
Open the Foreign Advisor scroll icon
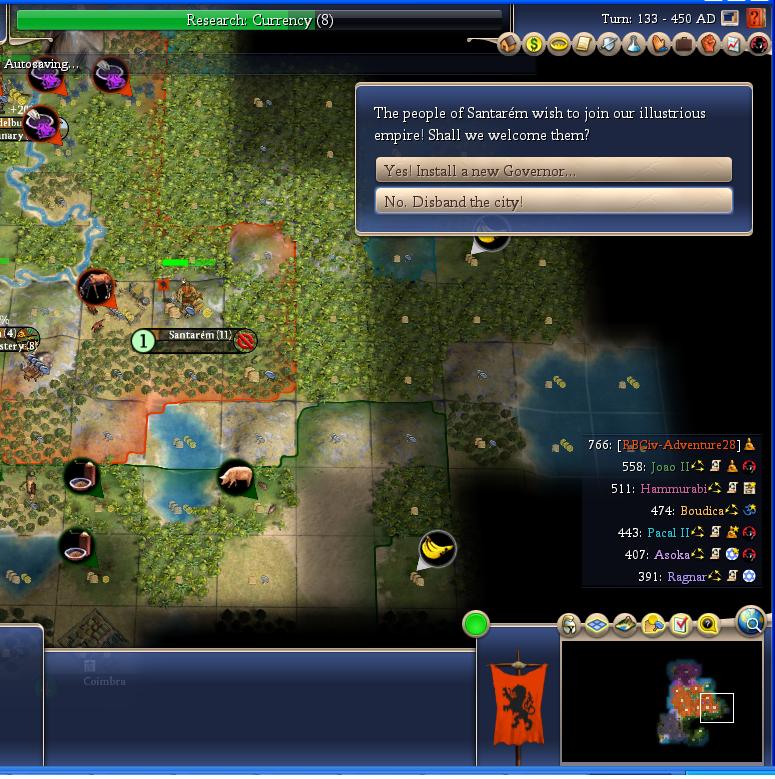(x=584, y=44)
